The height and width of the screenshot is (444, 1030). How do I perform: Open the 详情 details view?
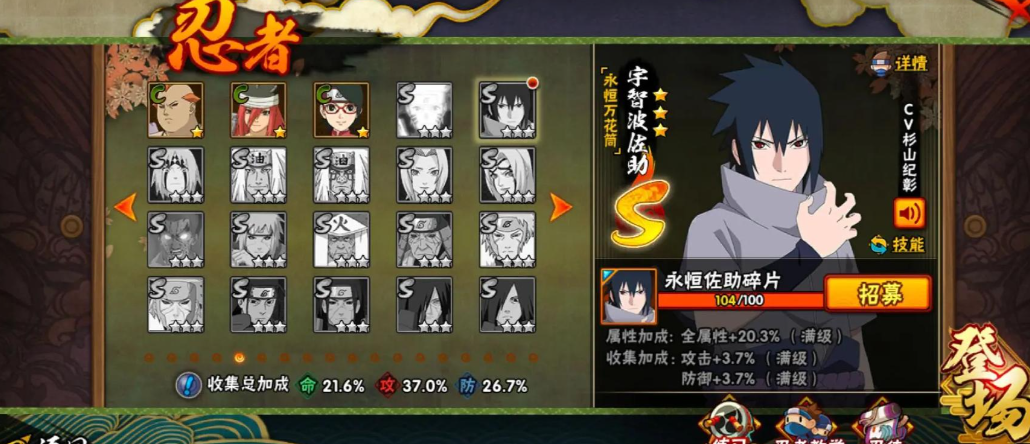pyautogui.click(x=899, y=63)
